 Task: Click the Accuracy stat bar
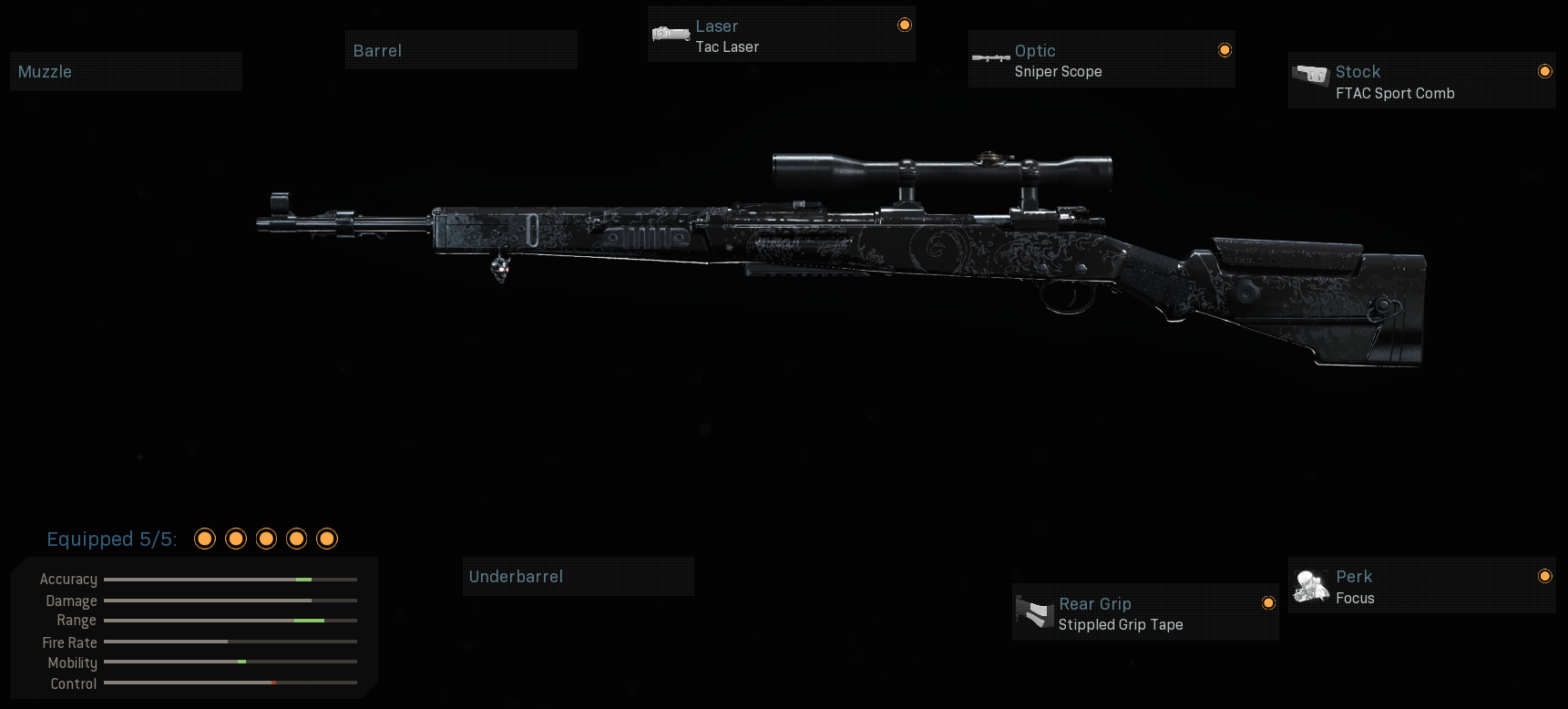point(231,579)
